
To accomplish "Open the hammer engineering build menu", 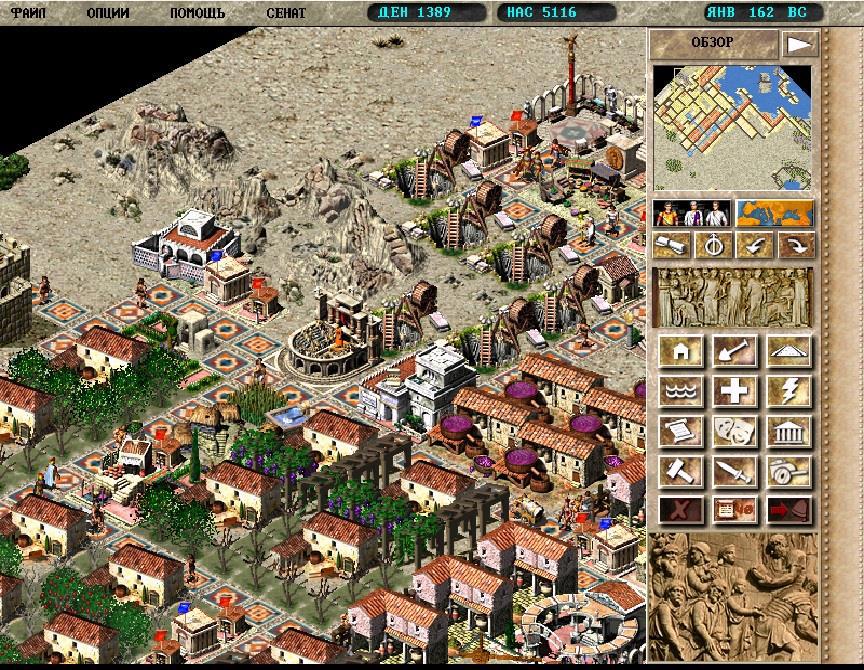I will point(680,470).
